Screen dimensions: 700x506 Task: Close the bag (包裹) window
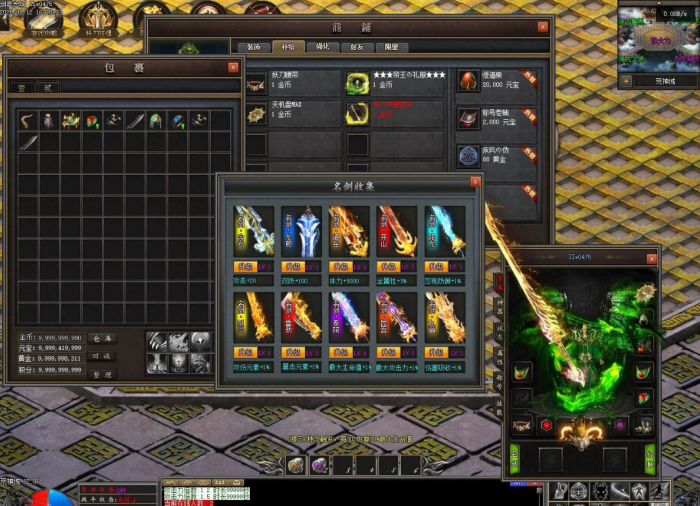[233, 67]
